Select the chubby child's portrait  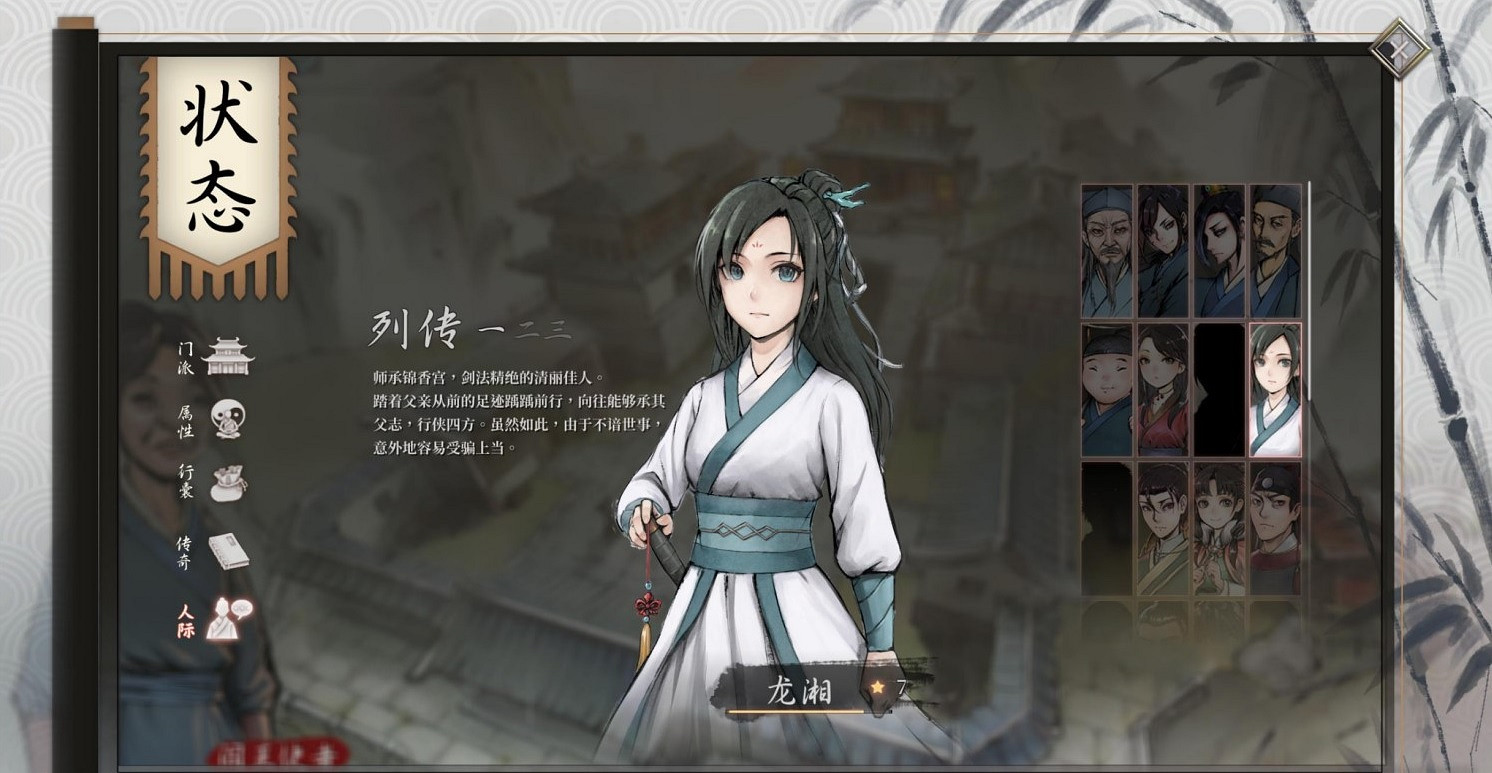1106,390
